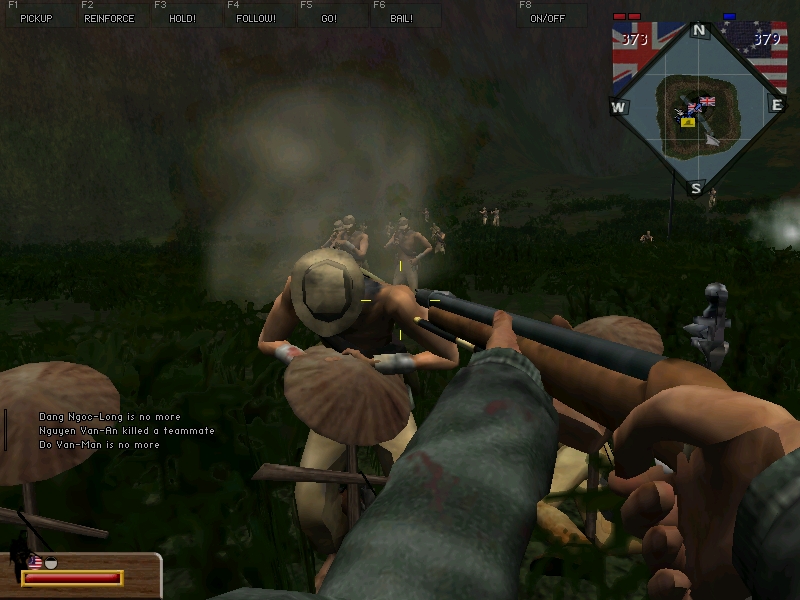The image size is (800, 600).
Task: Click the yellow player marker on minimap
Action: (688, 121)
